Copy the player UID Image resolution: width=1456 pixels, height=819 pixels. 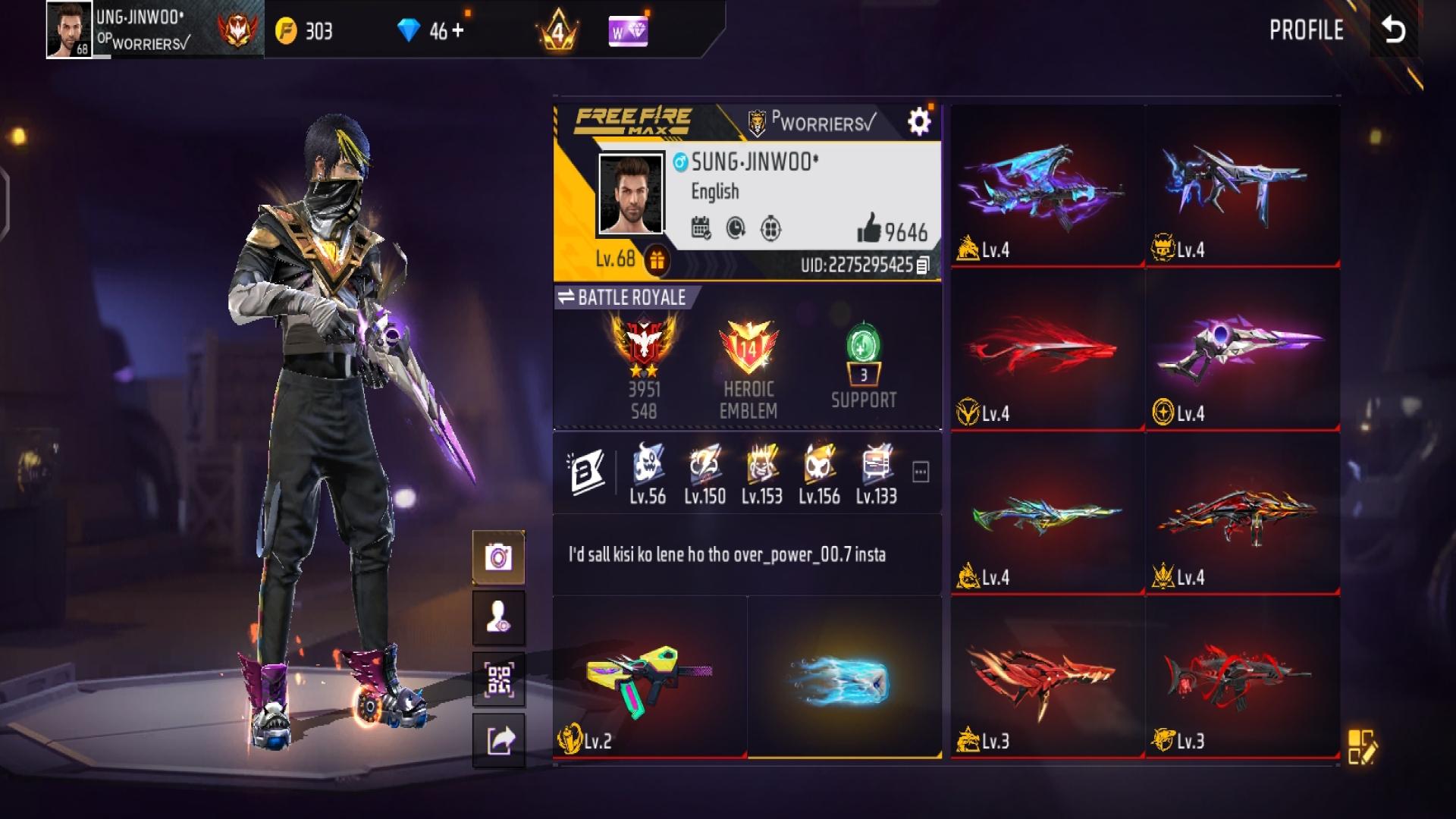tap(923, 265)
